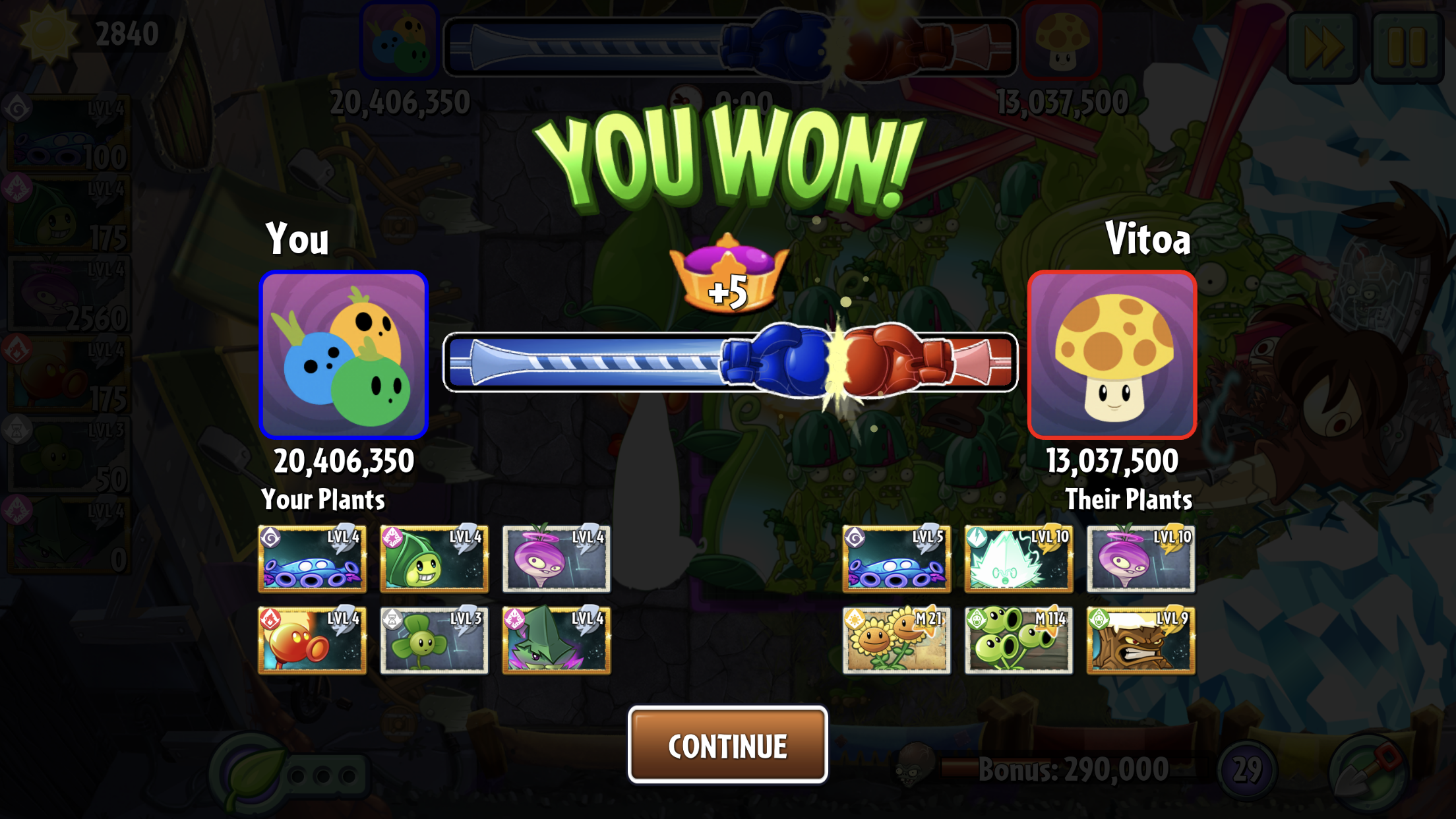Select your level 4 blue mushroom vine card
Image resolution: width=1456 pixels, height=819 pixels.
[312, 559]
